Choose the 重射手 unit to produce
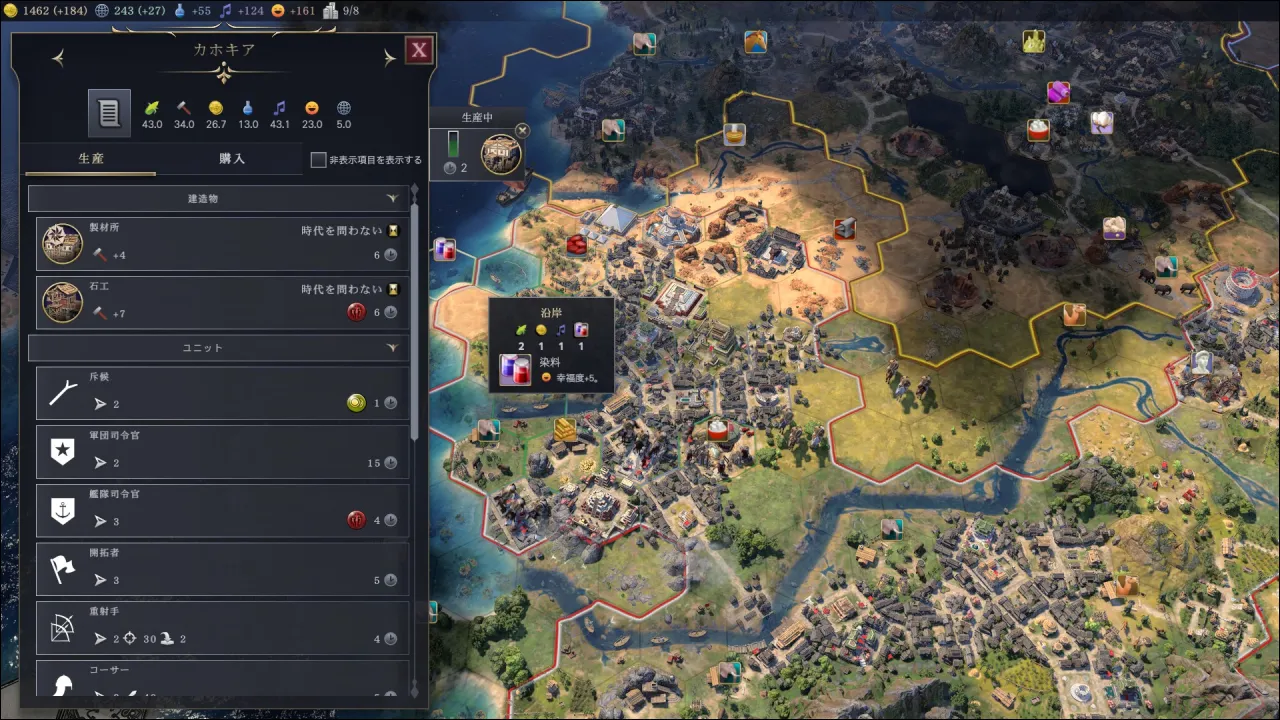 point(222,627)
